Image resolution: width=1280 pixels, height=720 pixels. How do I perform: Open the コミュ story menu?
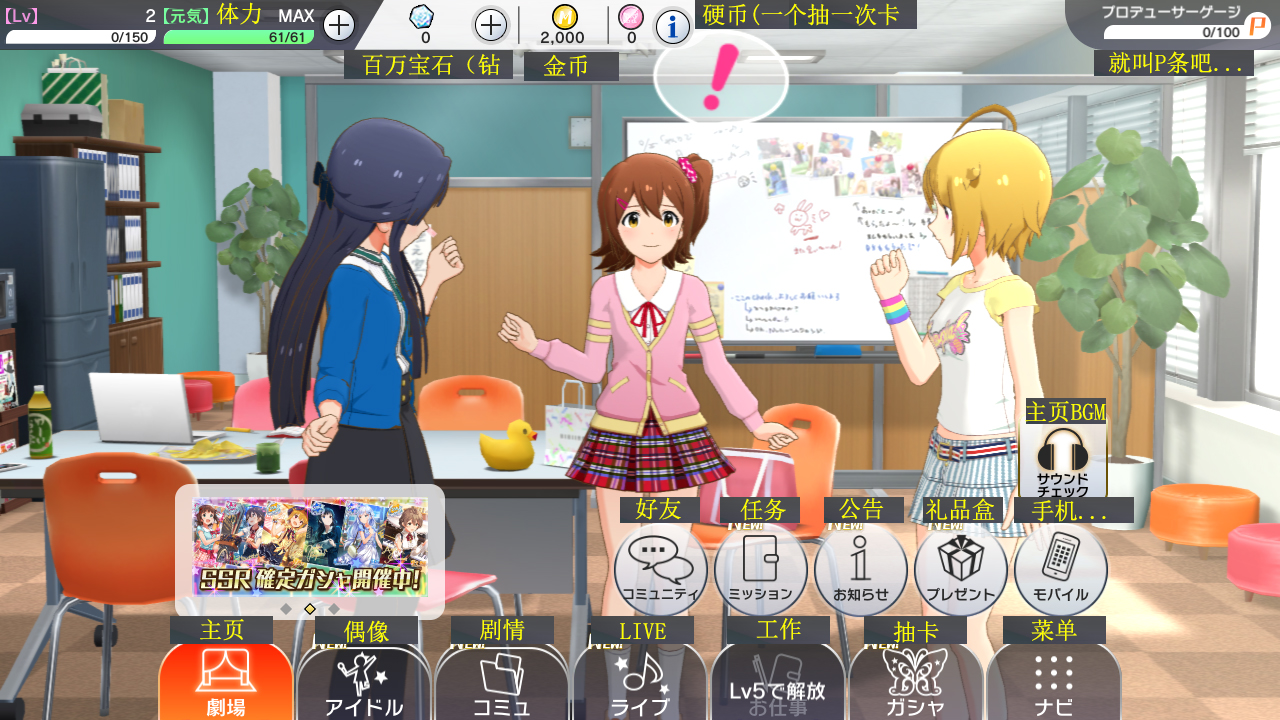click(x=502, y=684)
